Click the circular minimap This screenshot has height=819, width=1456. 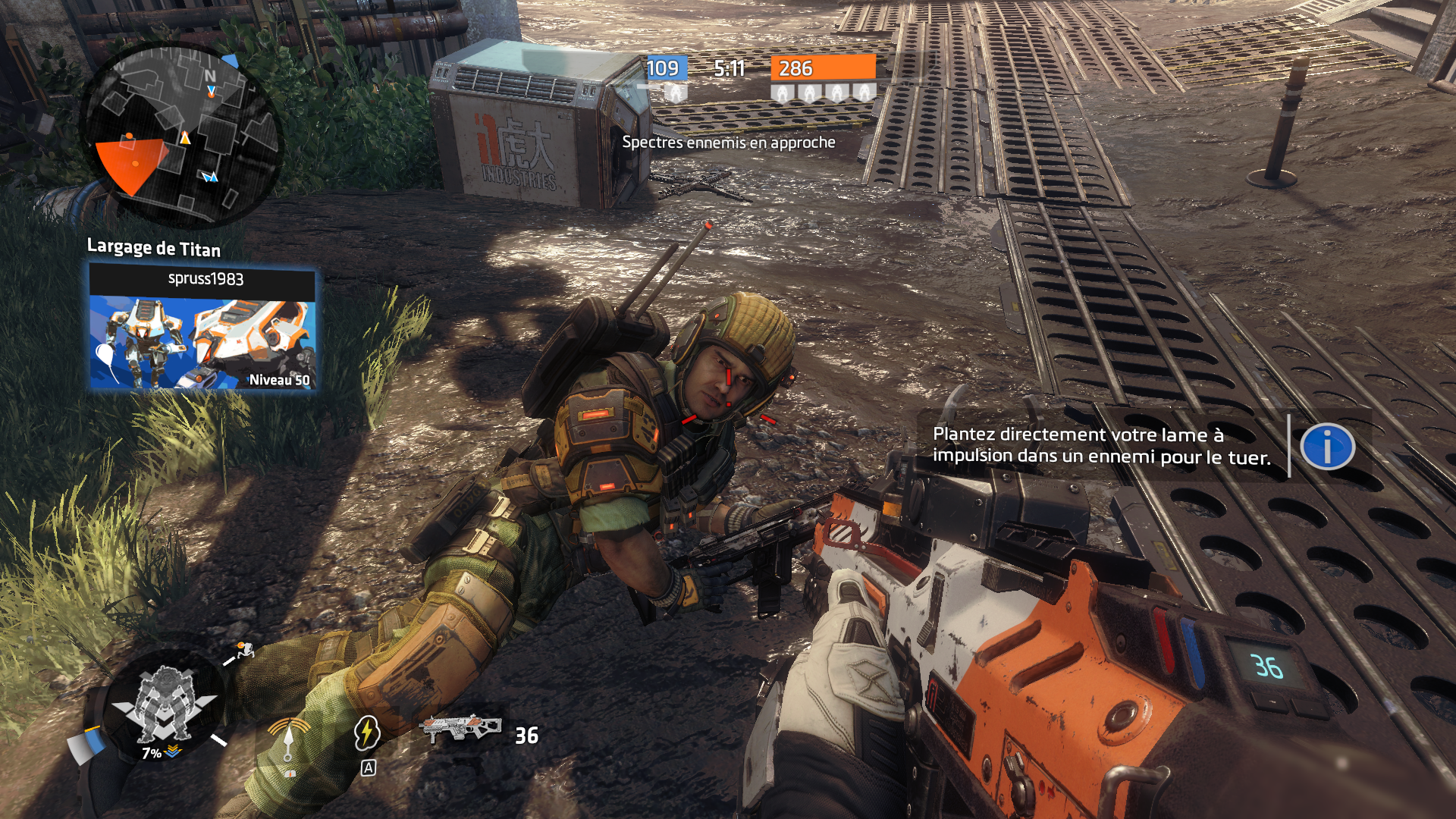point(180,135)
